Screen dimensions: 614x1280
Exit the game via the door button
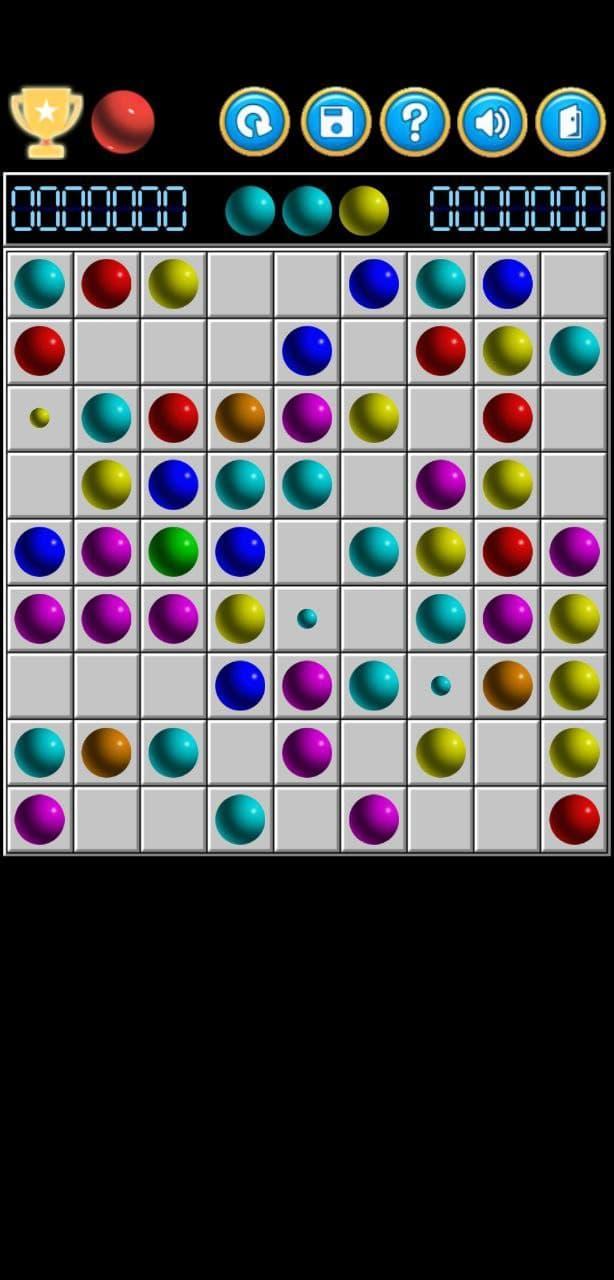click(570, 122)
